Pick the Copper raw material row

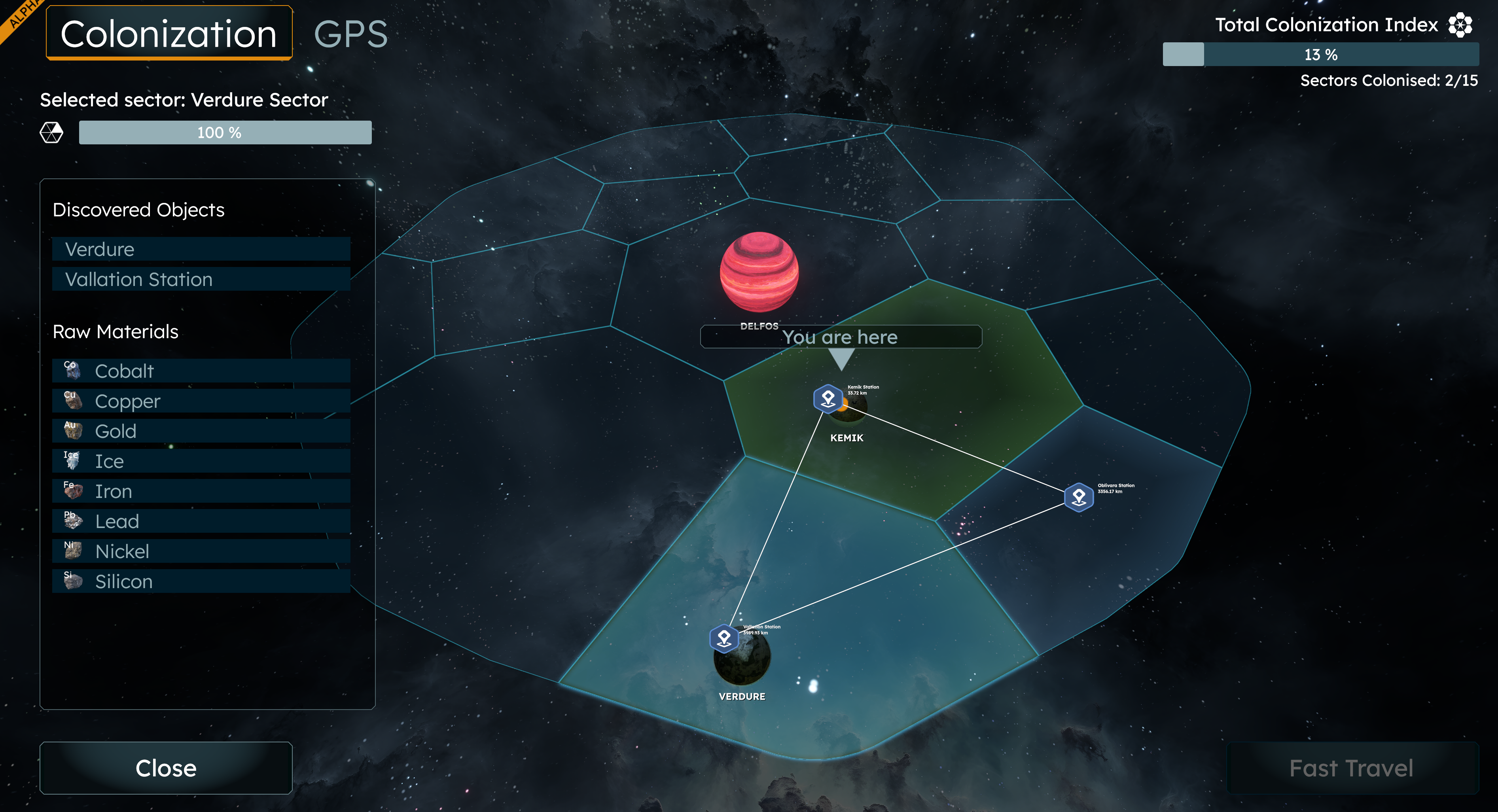coord(201,401)
